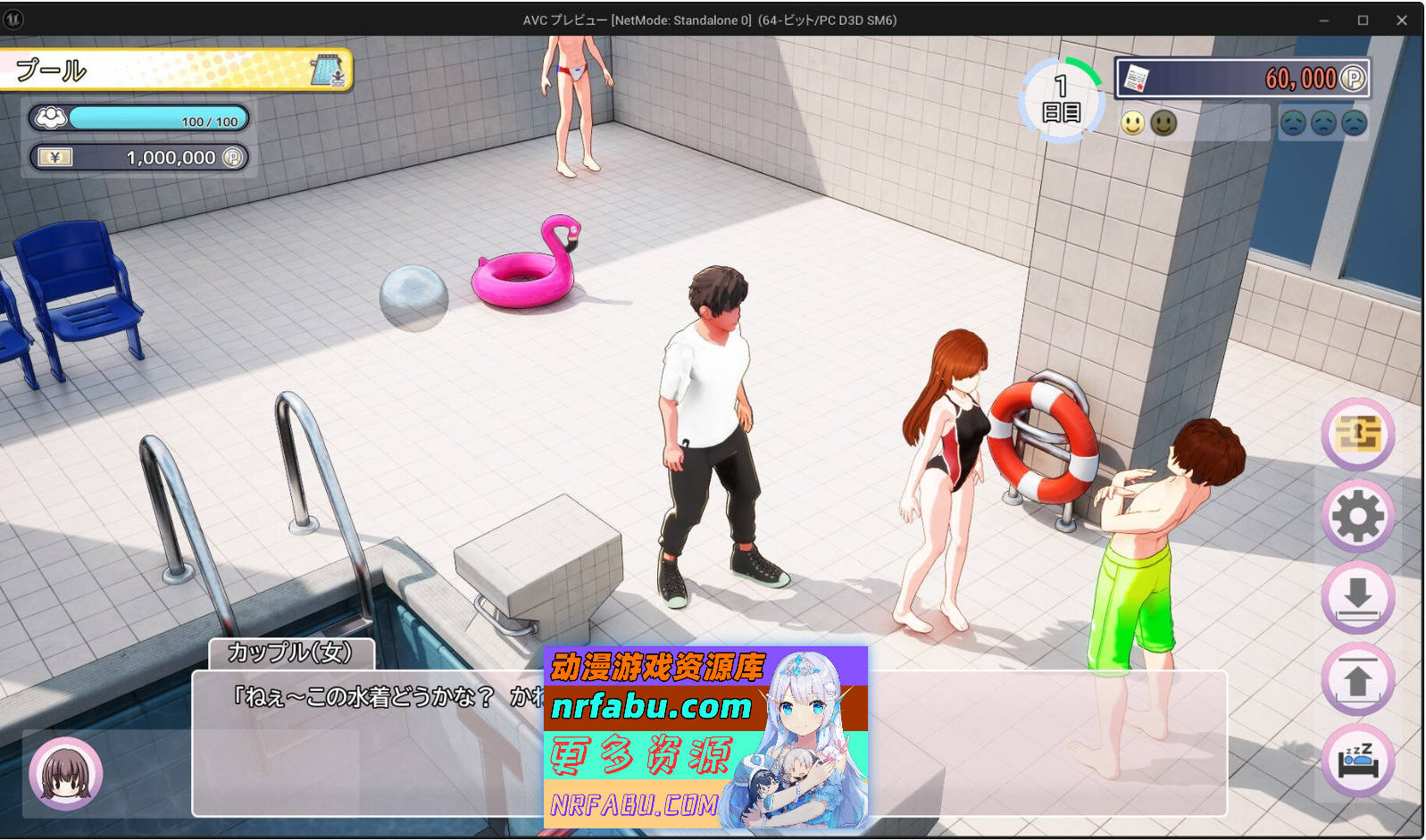Open the settings gear icon

click(x=1357, y=516)
